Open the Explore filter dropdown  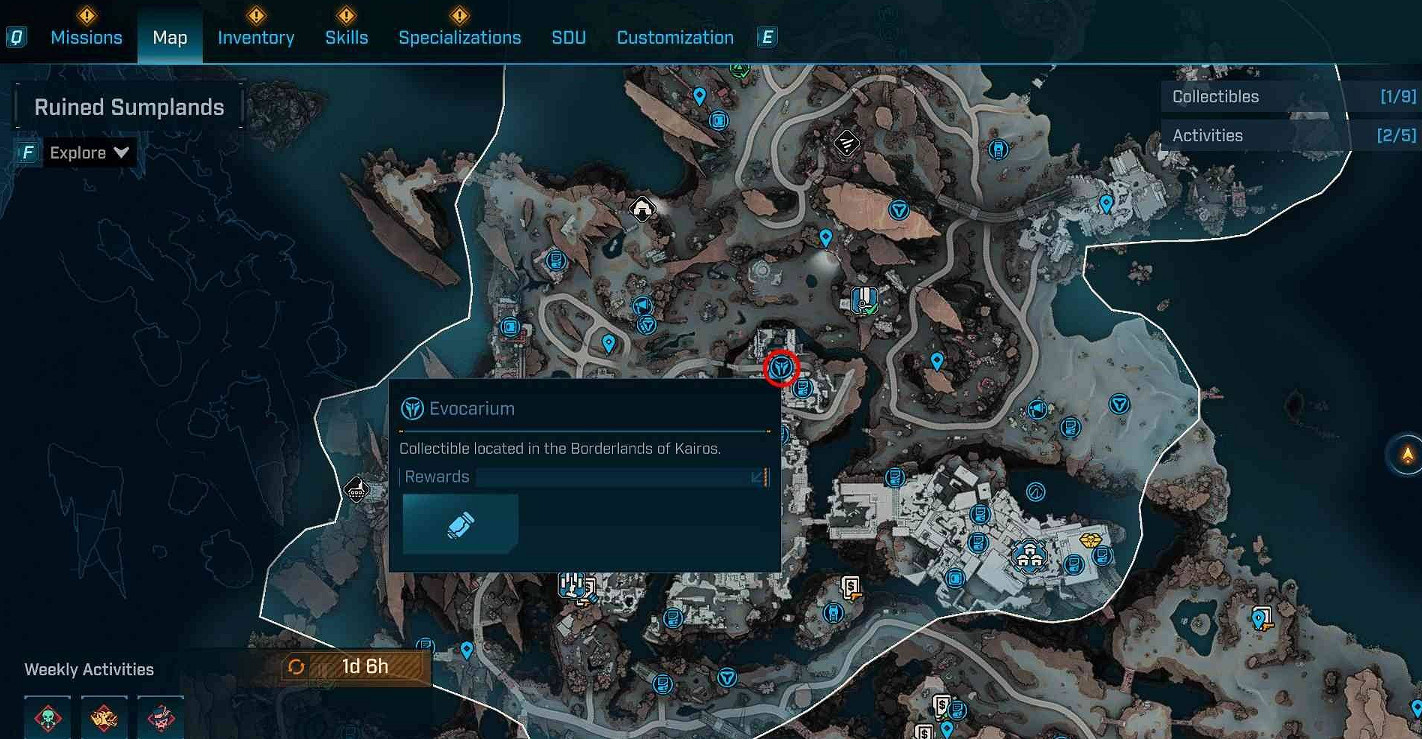(89, 153)
